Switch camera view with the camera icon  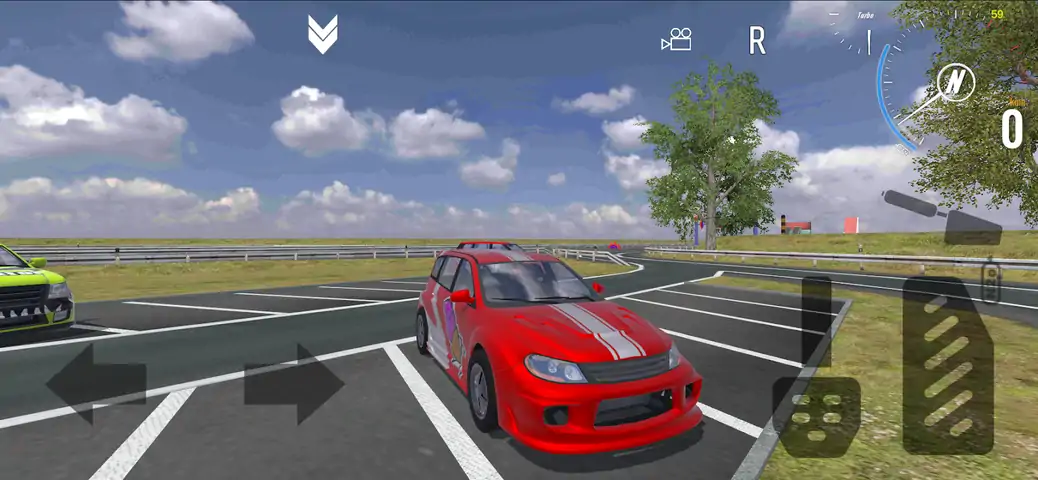pos(677,40)
